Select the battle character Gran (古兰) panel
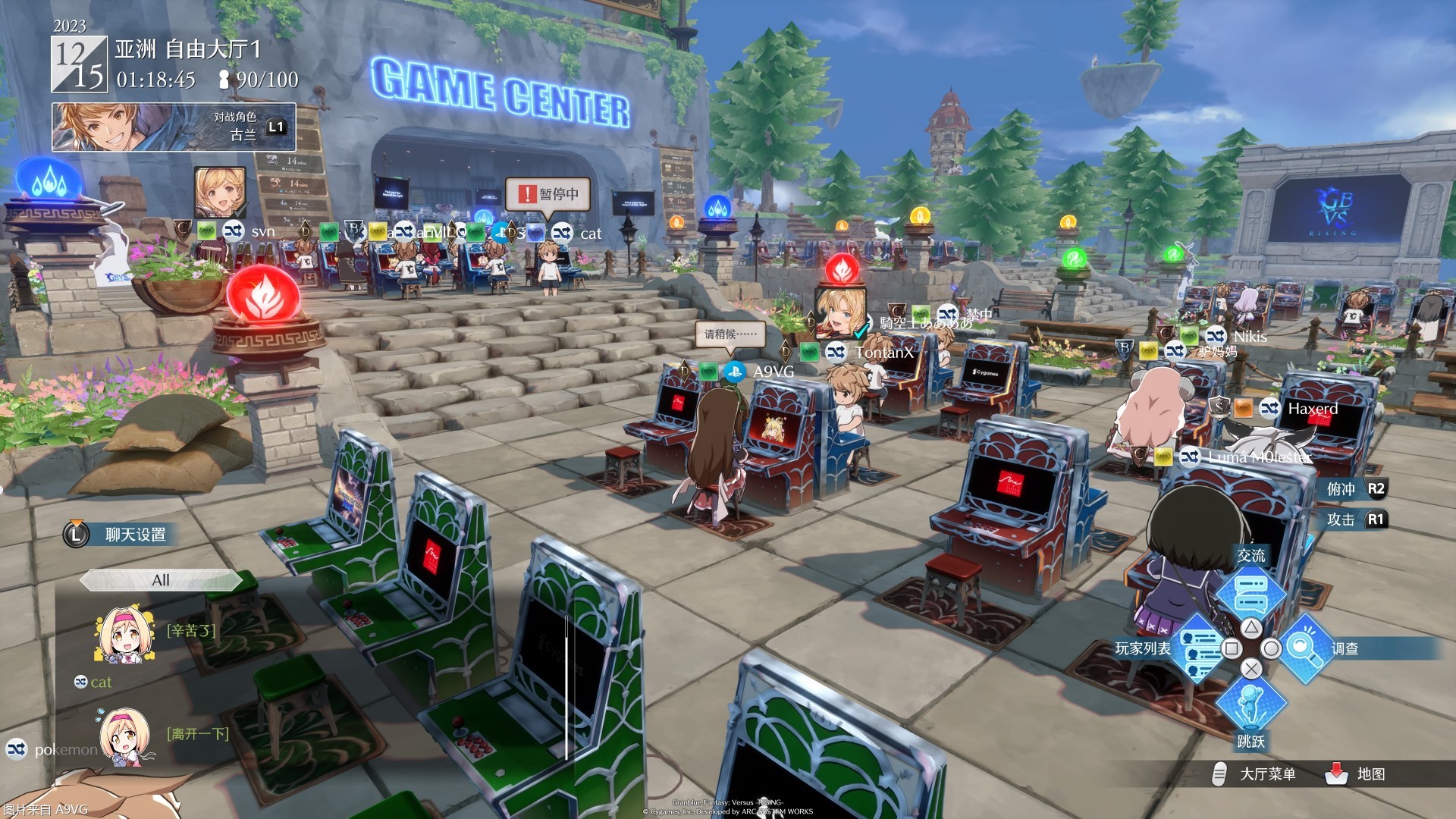Screen dimensions: 1456x819 coord(173,127)
